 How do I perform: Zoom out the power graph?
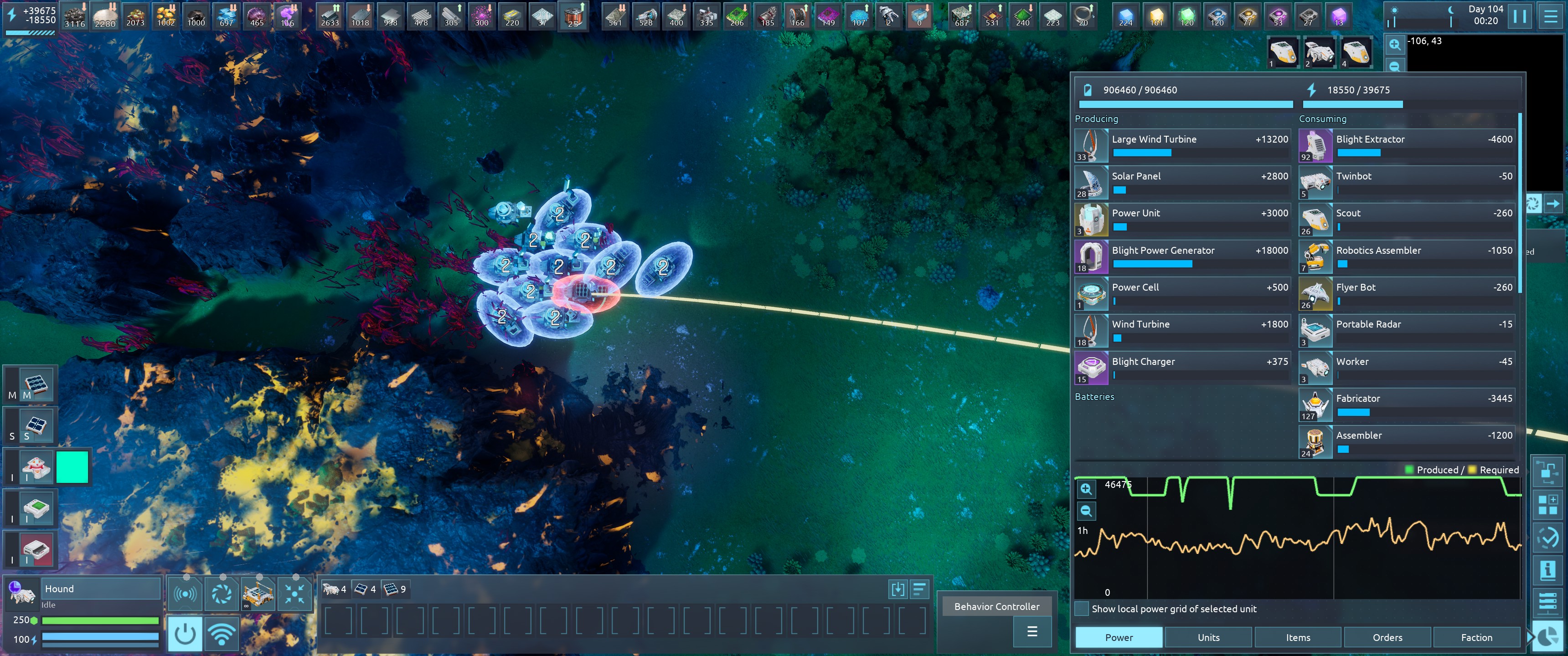coord(1086,511)
